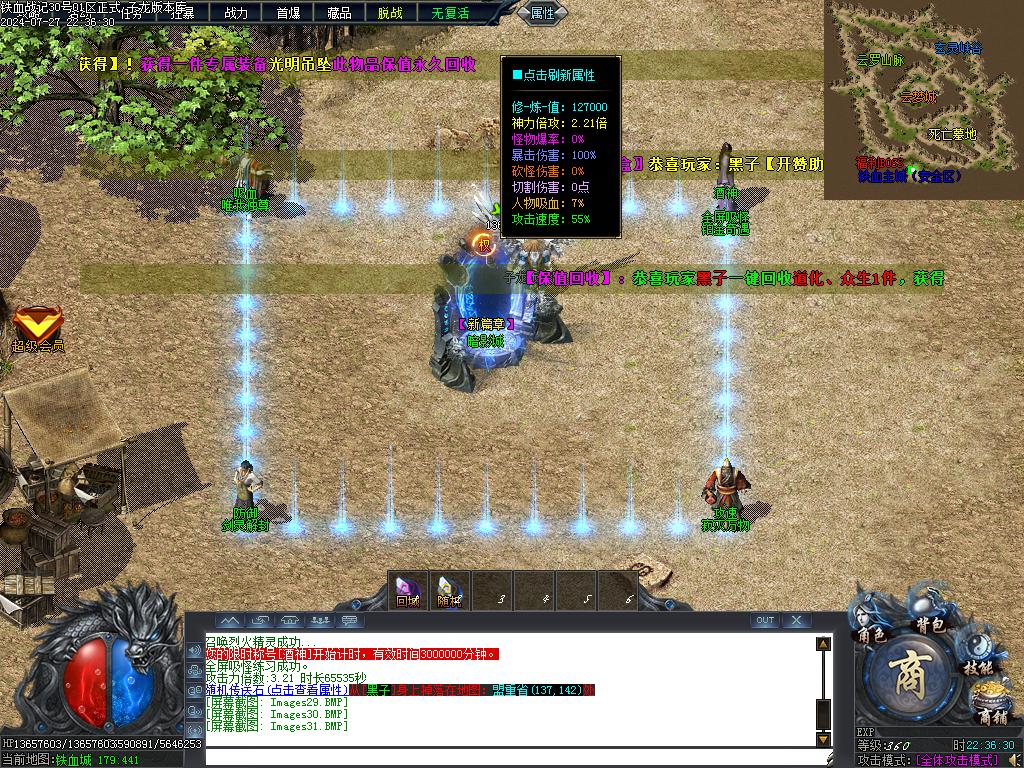Viewport: 1024px width, 768px height.
Task: Open the 角色 character panel
Action: pos(872,625)
